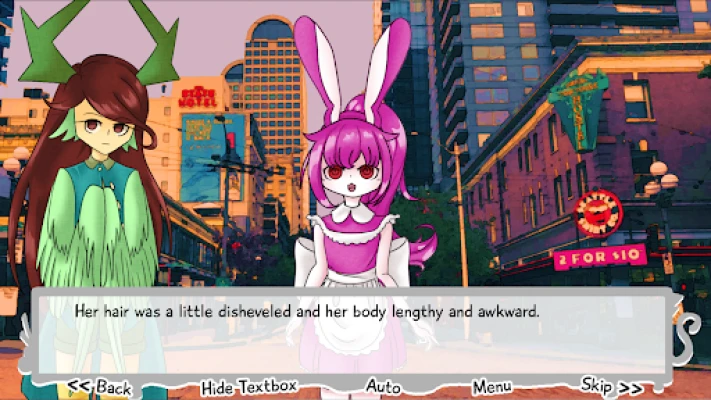Go back to the previous dialogue line
711x400 pixels.
pyautogui.click(x=99, y=387)
